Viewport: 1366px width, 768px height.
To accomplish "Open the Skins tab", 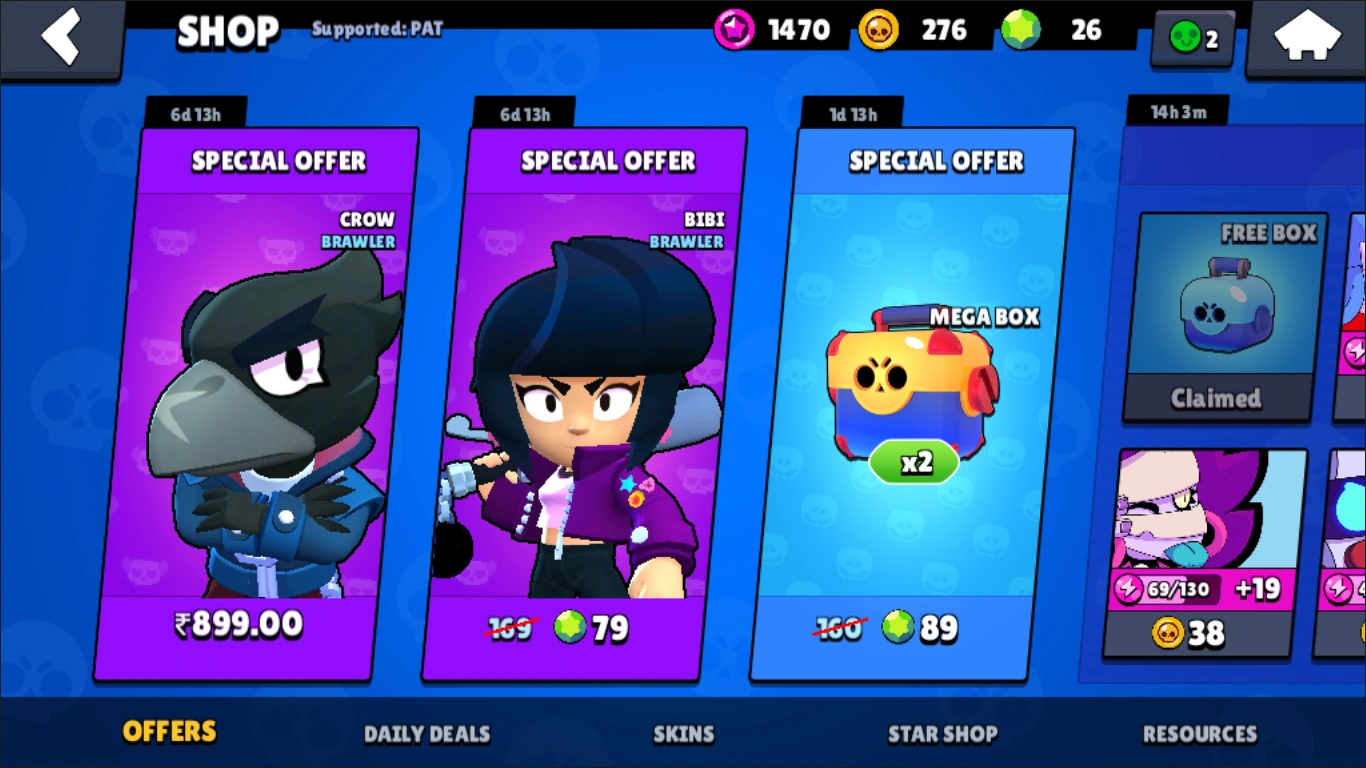I will click(683, 734).
